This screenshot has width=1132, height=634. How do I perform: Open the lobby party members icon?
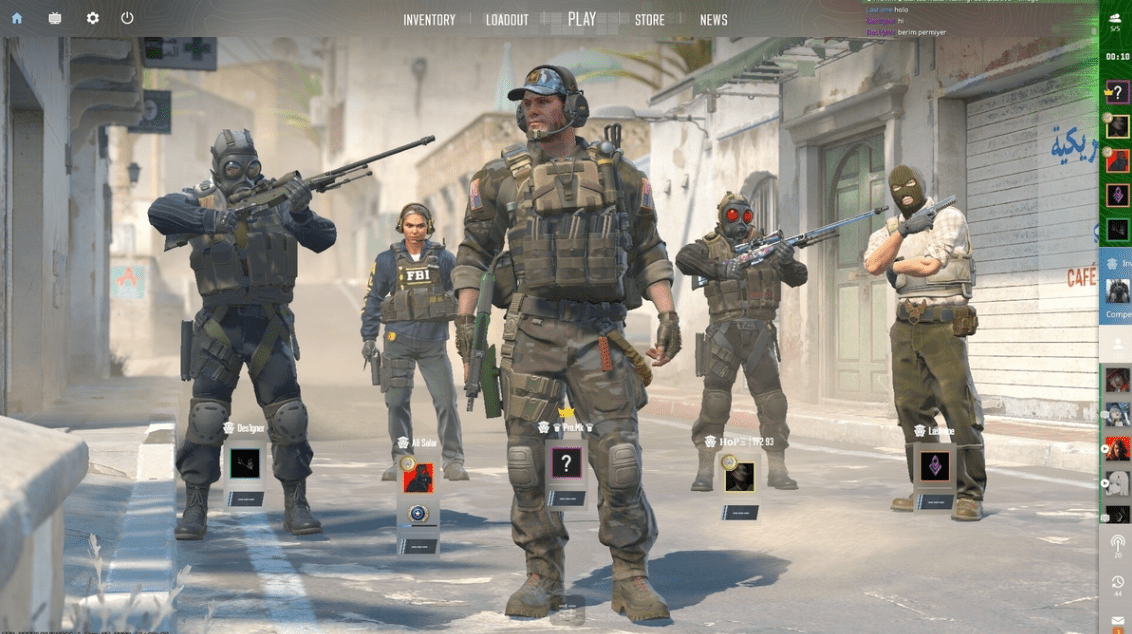(x=1116, y=19)
